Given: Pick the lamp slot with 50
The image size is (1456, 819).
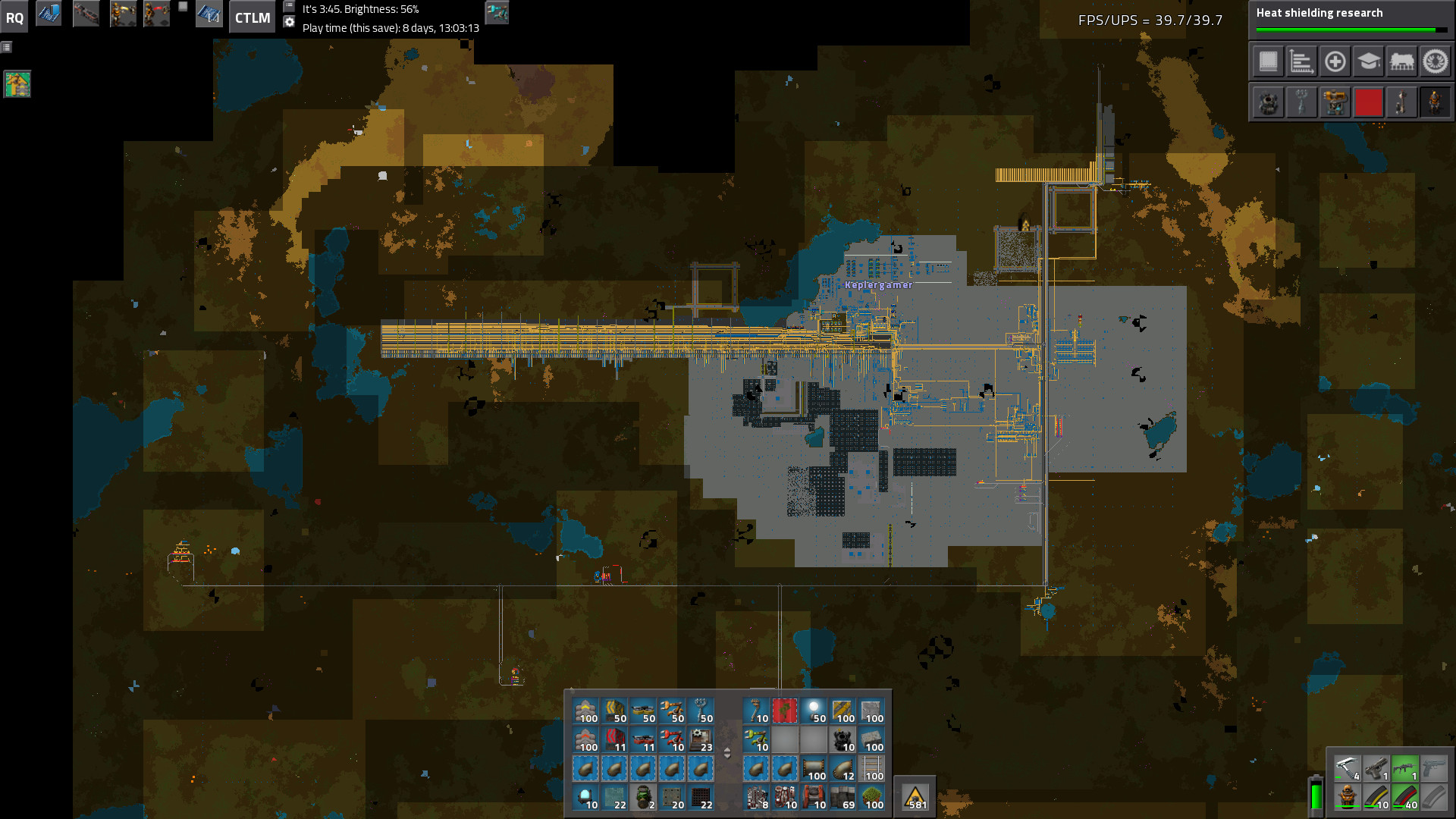Looking at the screenshot, I should [x=814, y=711].
